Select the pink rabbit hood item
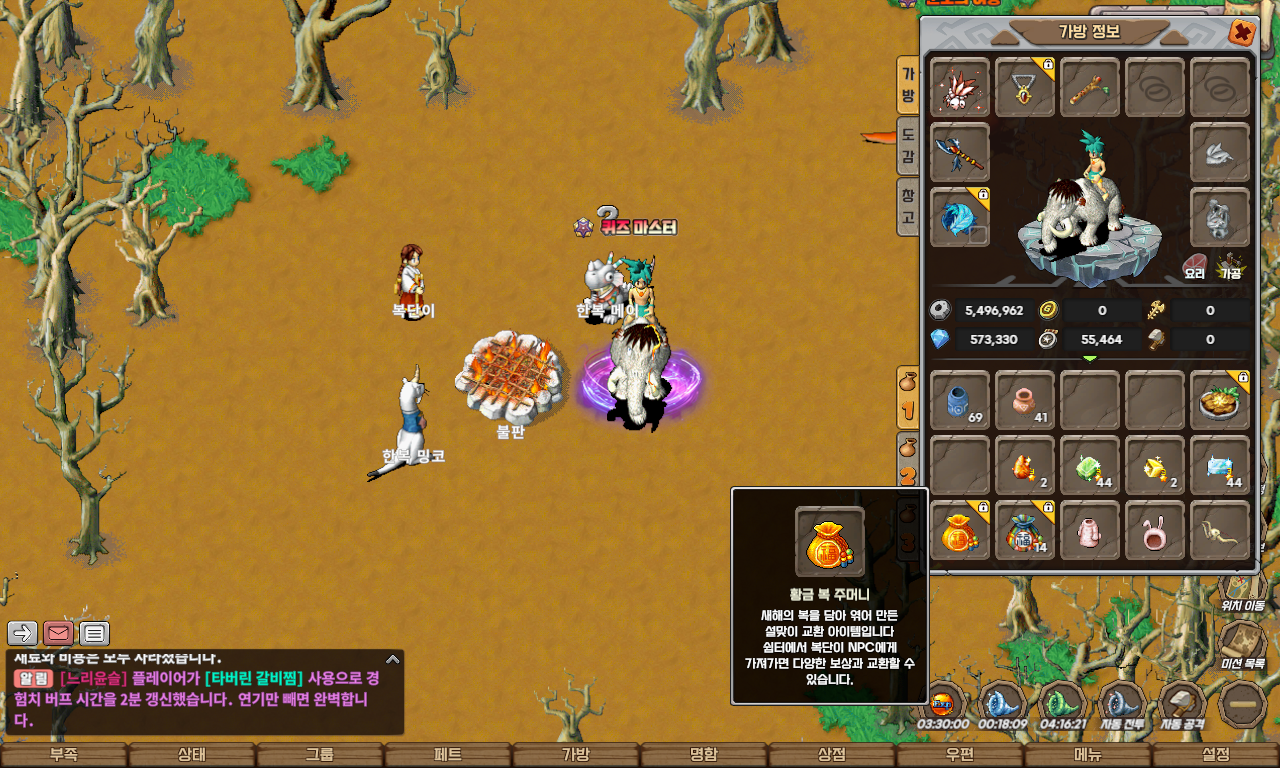1280x768 pixels. coord(1155,530)
